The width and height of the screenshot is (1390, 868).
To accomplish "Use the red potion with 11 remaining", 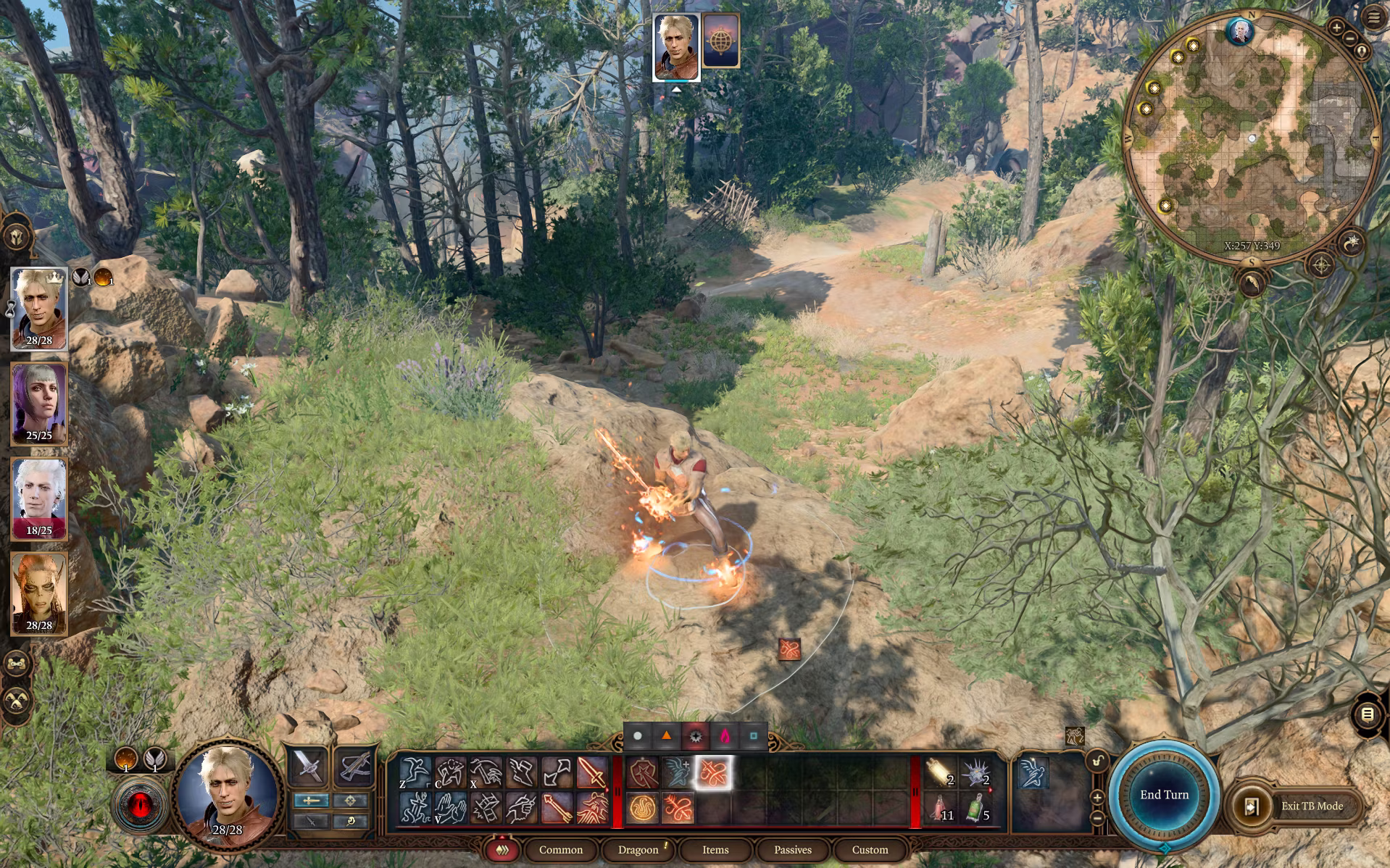I will click(941, 808).
